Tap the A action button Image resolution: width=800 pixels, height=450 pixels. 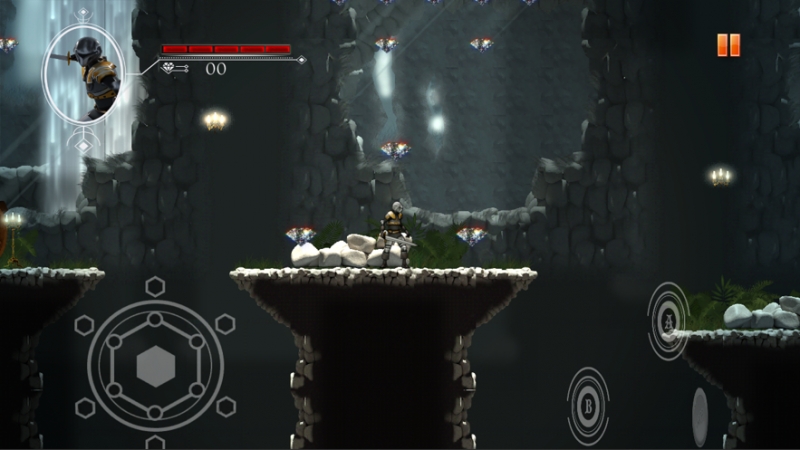point(667,320)
